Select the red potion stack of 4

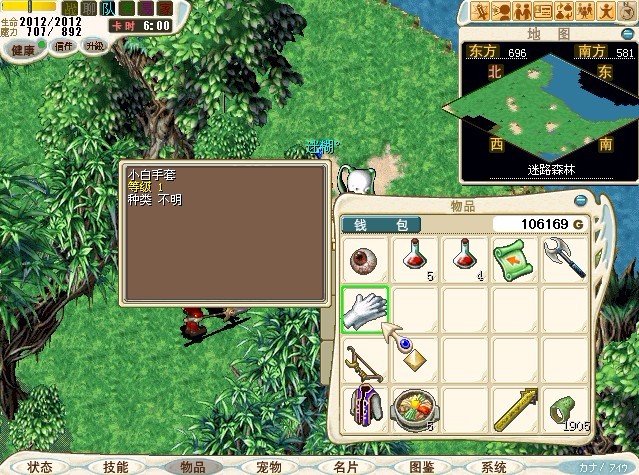click(x=467, y=260)
